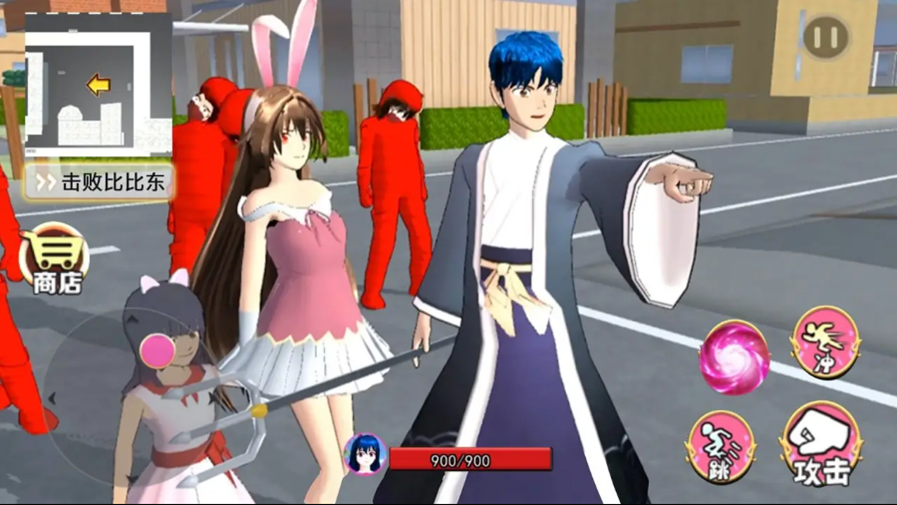Tap the 跳 jump button
Image resolution: width=897 pixels, height=505 pixels.
[x=721, y=444]
